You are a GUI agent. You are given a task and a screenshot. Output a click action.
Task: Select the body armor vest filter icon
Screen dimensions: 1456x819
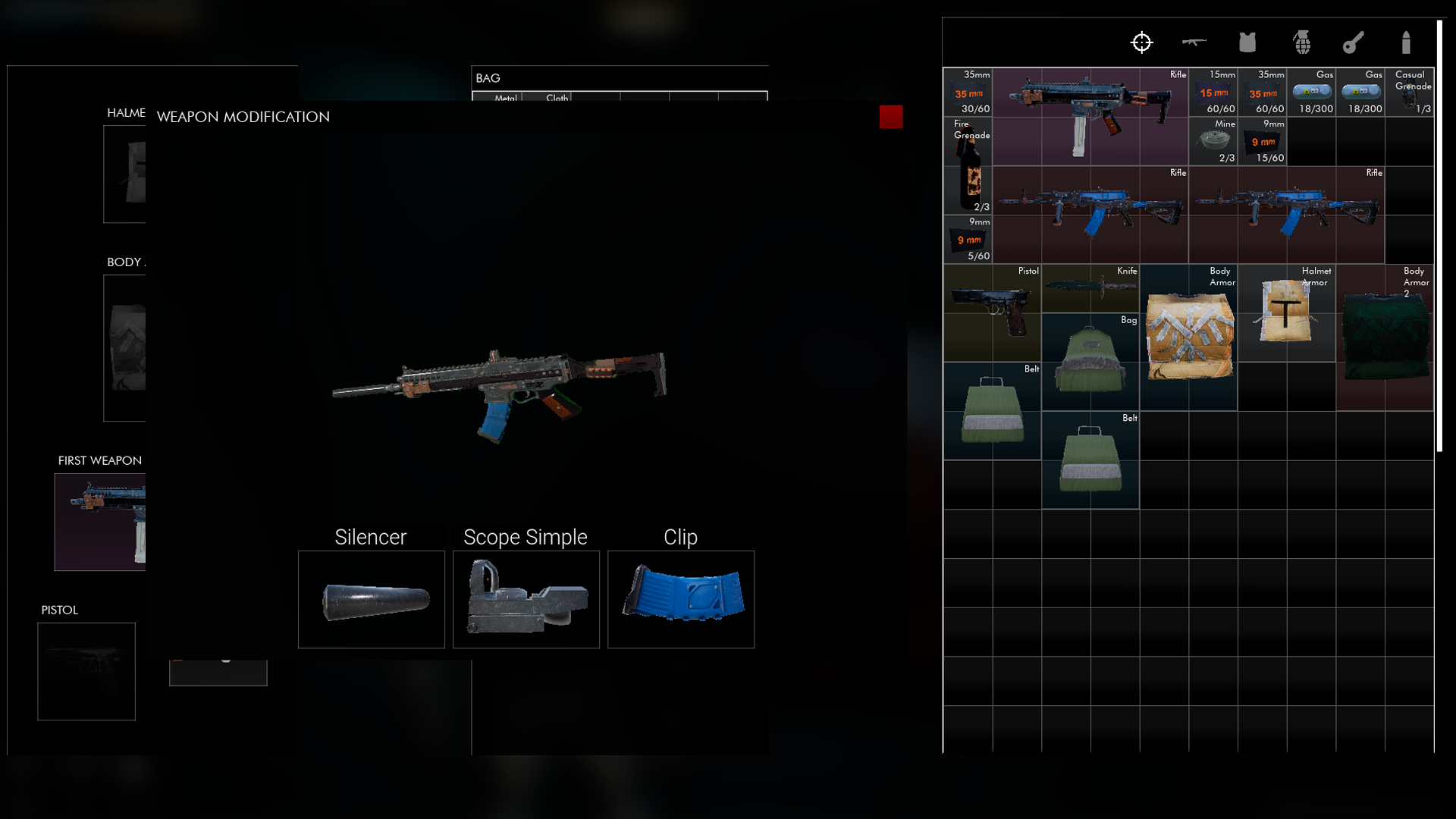pos(1247,43)
